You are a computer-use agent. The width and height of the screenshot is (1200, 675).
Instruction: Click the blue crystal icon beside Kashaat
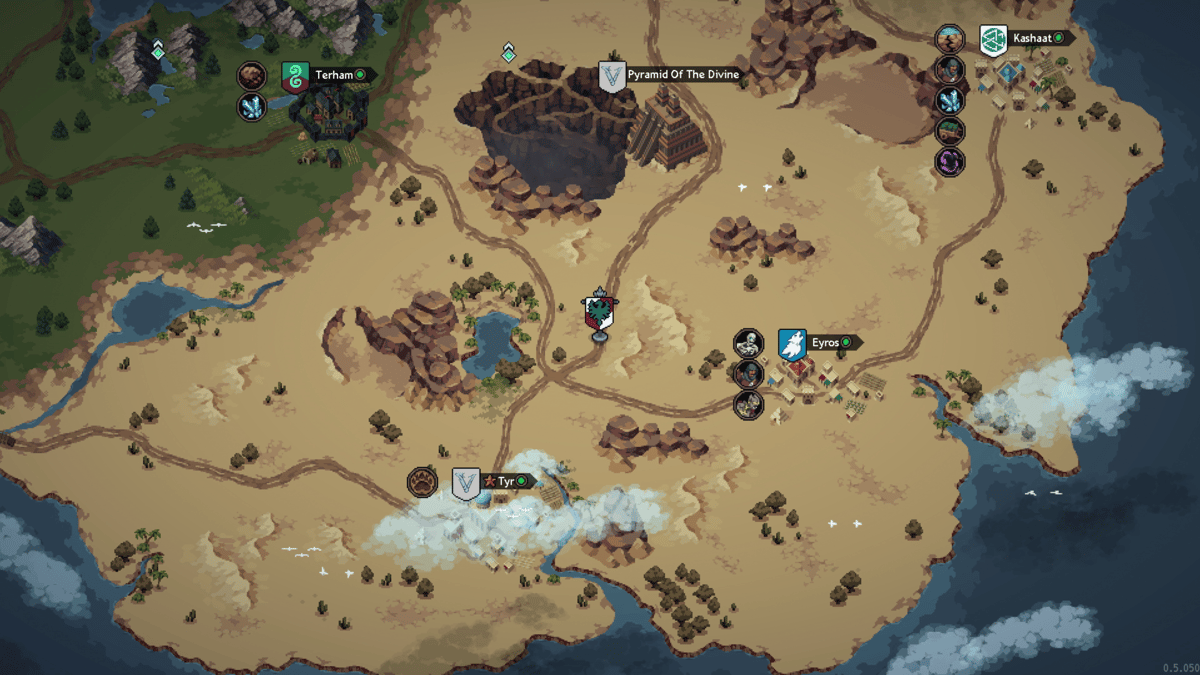tap(949, 100)
